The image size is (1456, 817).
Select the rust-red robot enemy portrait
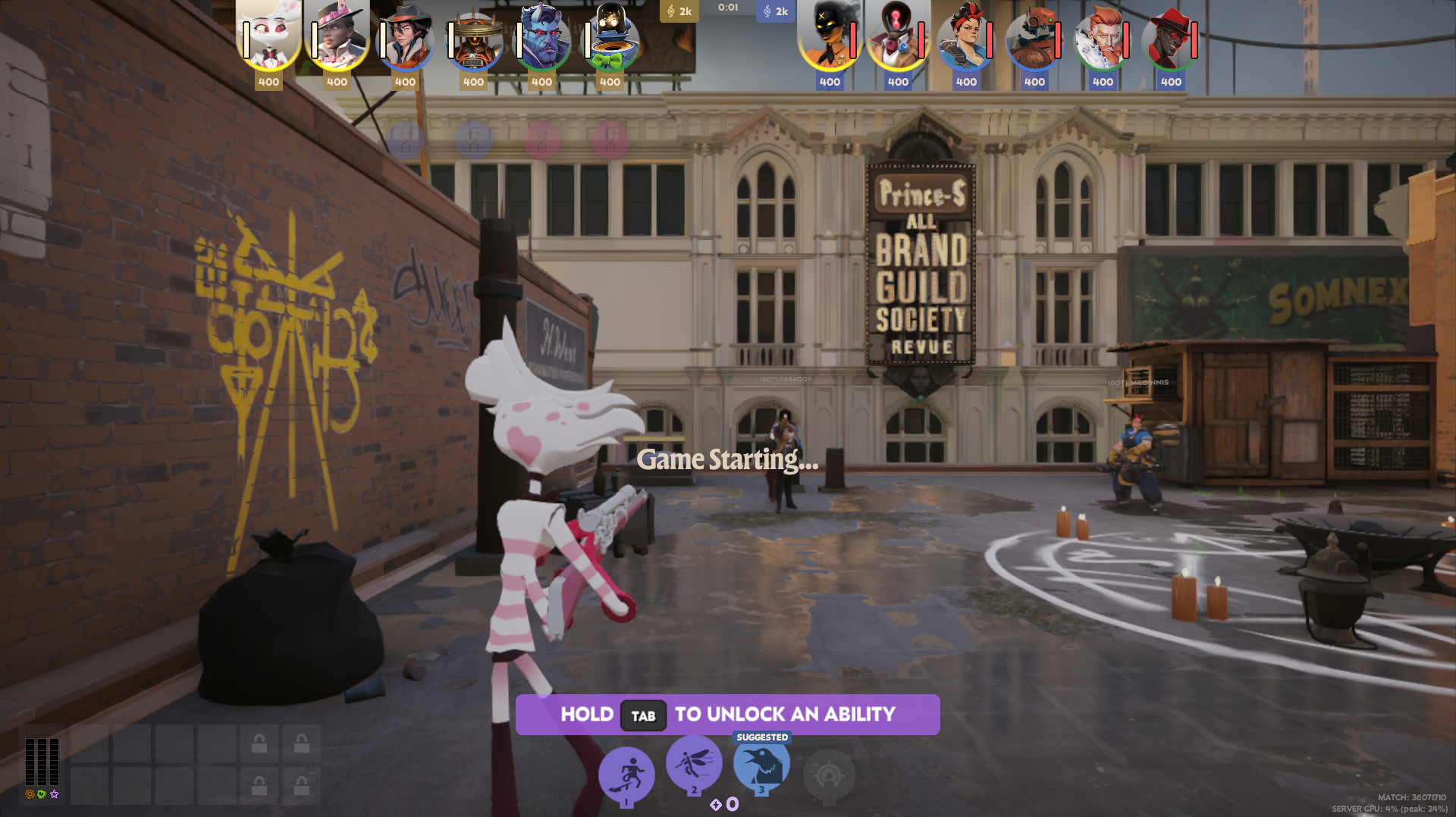coord(1035,36)
